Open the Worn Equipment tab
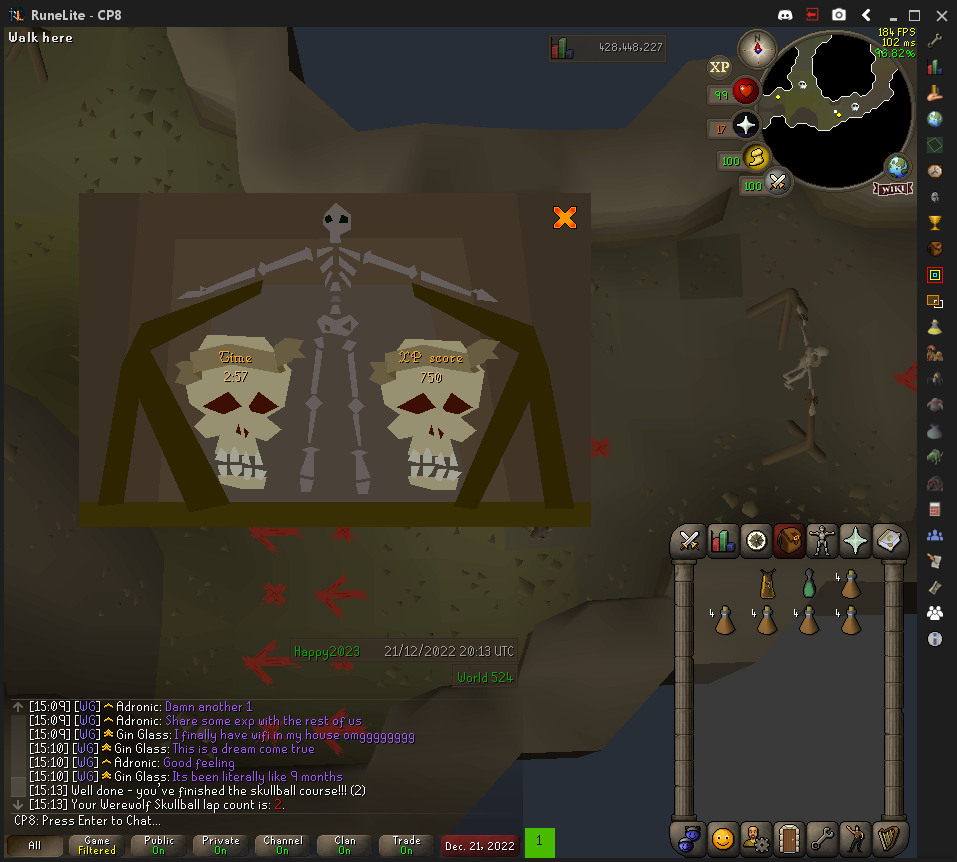The width and height of the screenshot is (957, 862). 823,541
